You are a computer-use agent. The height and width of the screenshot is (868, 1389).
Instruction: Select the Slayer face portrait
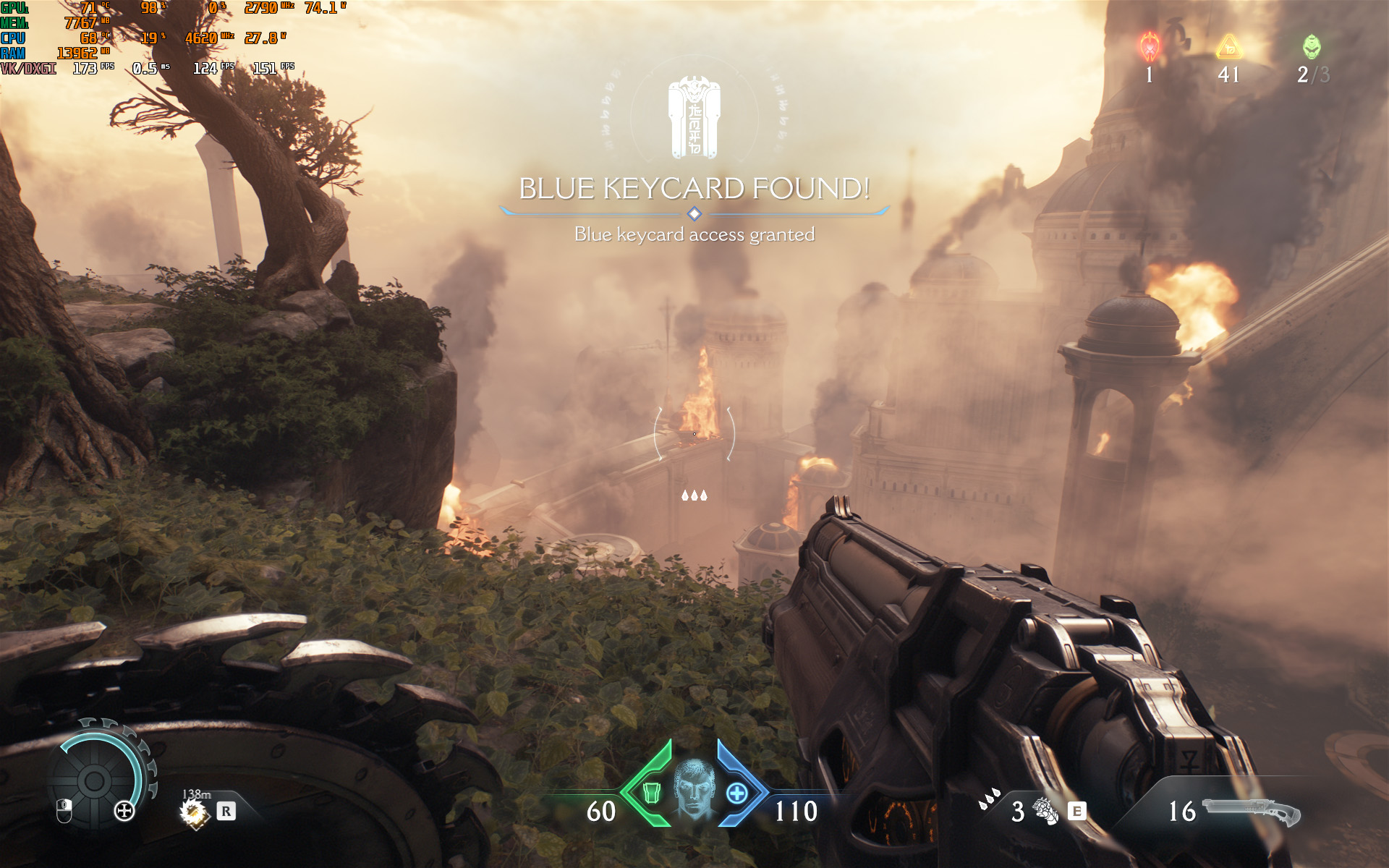[x=694, y=788]
